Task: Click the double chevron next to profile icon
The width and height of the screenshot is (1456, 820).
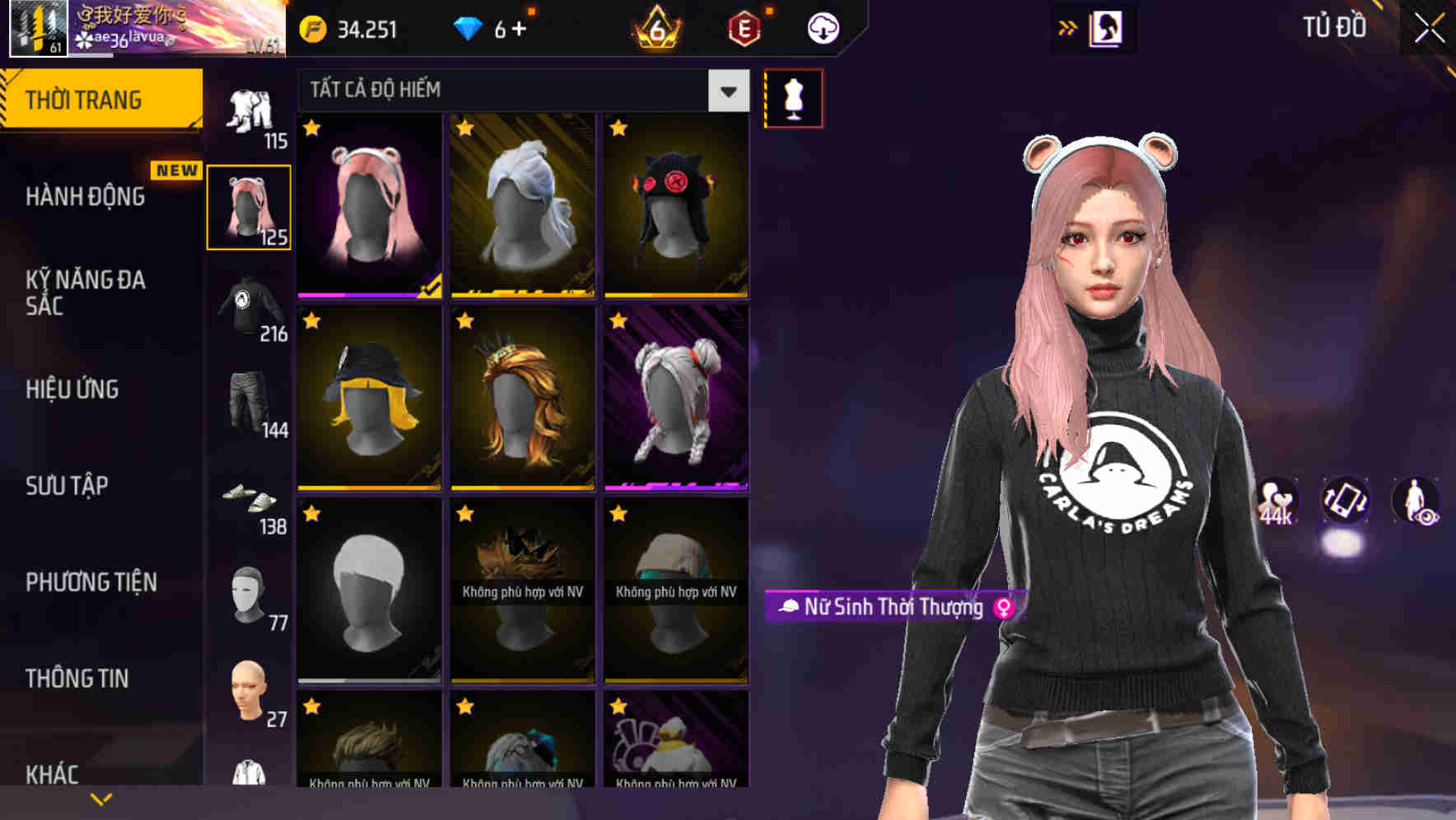Action: coord(1066,27)
